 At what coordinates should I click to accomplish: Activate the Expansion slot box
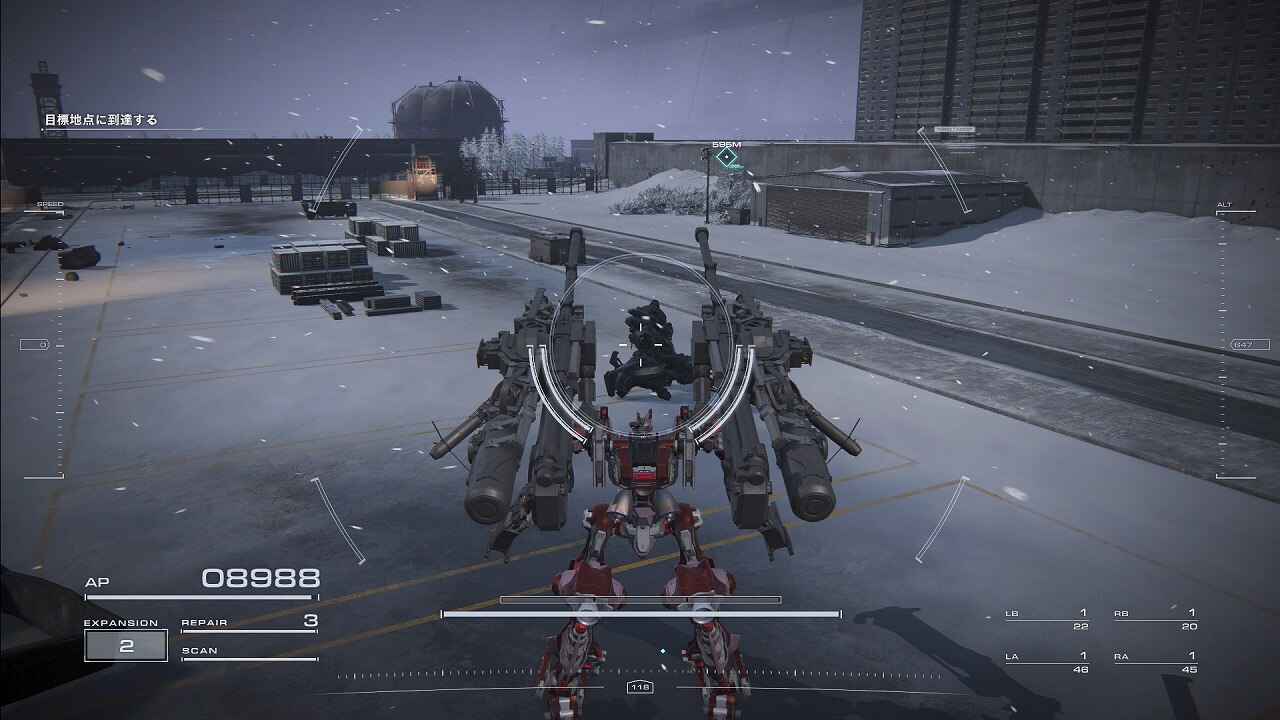point(126,645)
